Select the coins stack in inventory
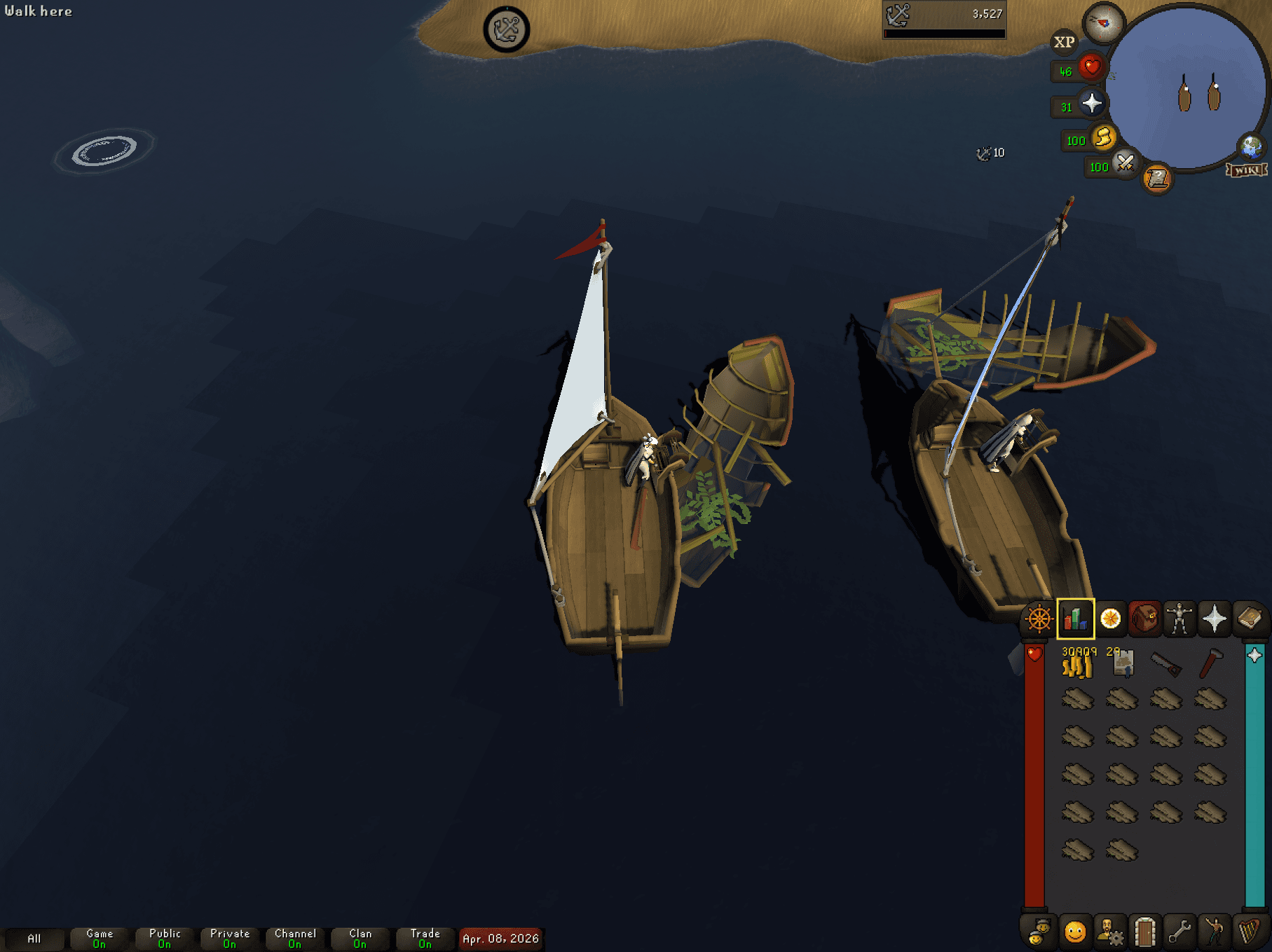This screenshot has height=952, width=1272. (1077, 663)
